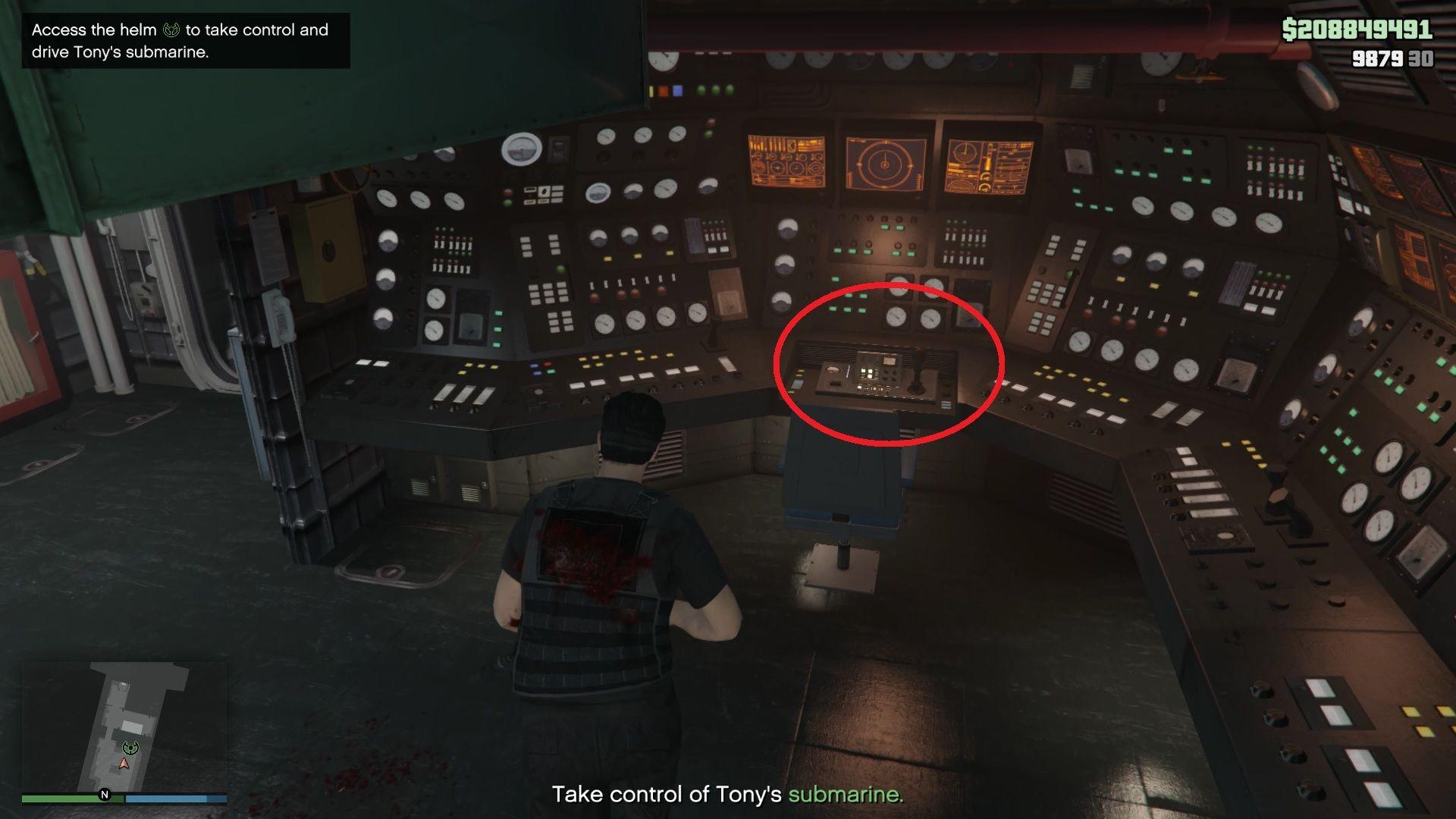Select the subtitle text about Tony's submarine
Viewport: 1456px width, 819px height.
click(x=728, y=795)
